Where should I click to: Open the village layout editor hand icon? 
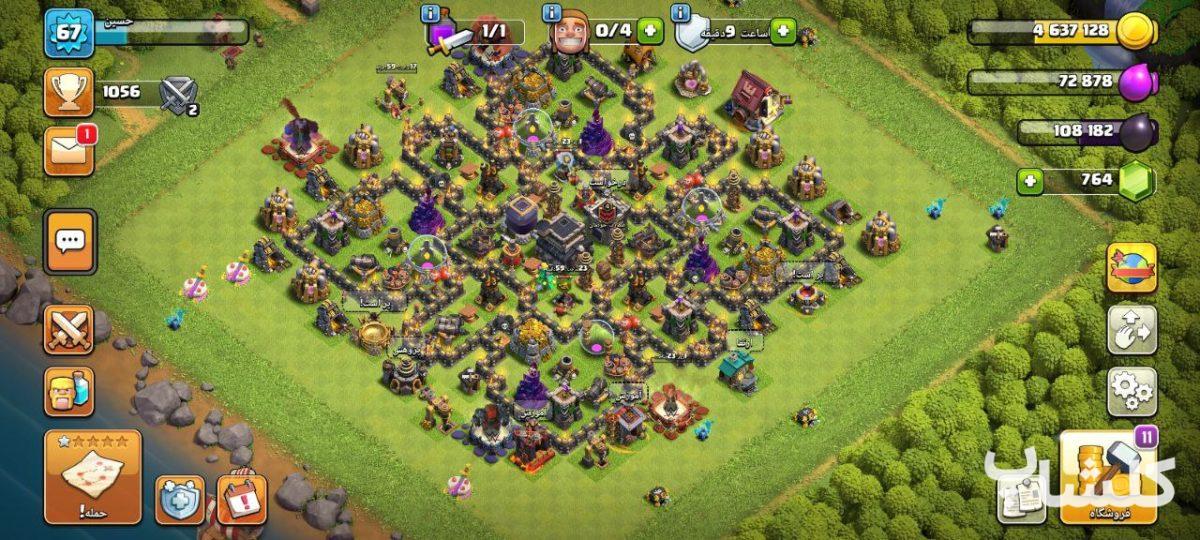1131,330
